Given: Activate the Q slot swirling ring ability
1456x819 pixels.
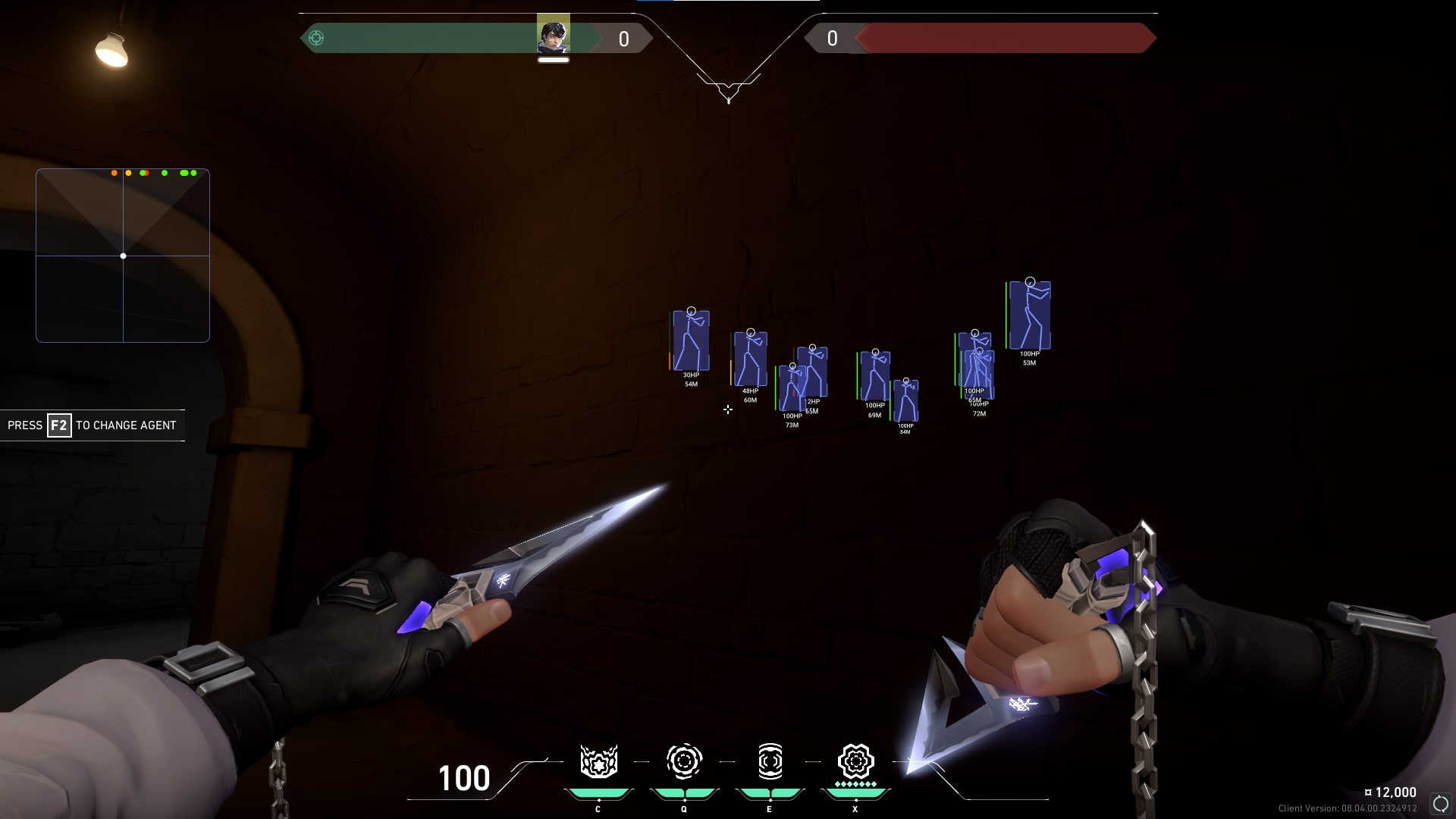Looking at the screenshot, I should [x=683, y=761].
